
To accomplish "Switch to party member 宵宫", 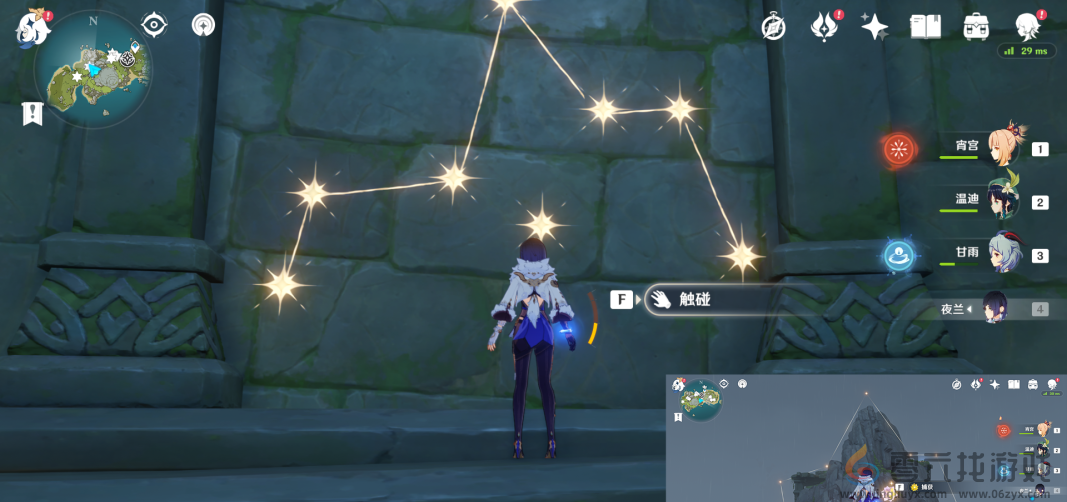I will coord(1003,148).
